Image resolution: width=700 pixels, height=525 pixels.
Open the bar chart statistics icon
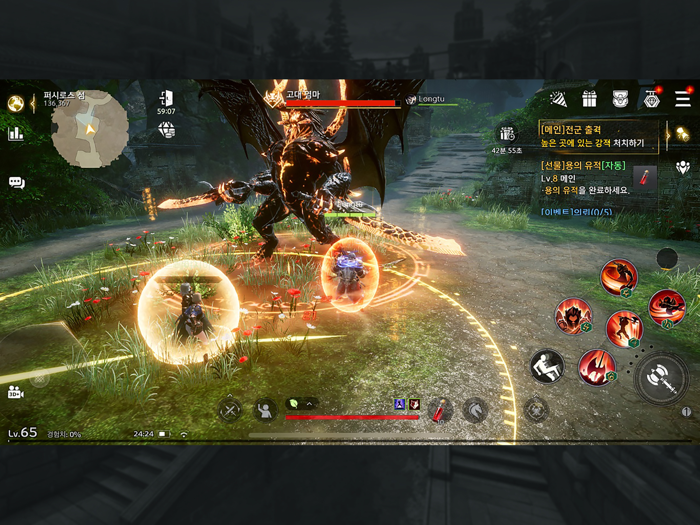point(16,133)
